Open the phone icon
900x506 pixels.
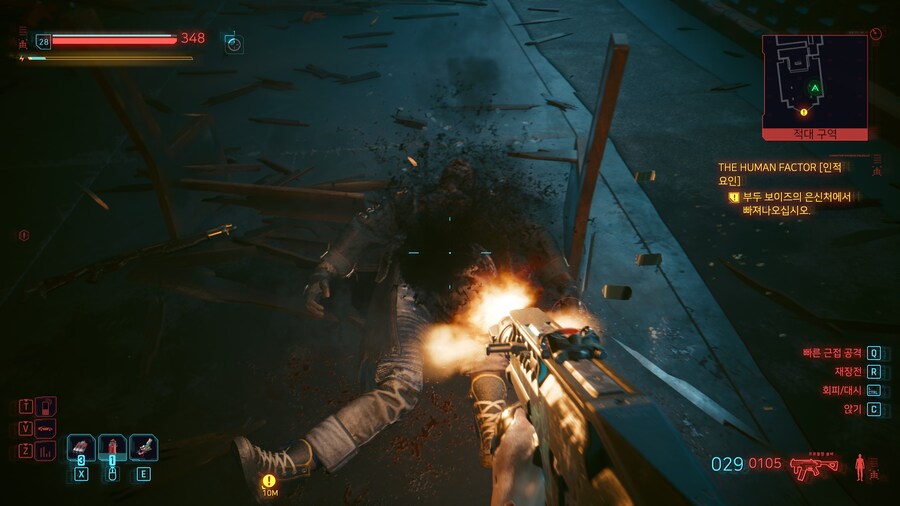[46, 406]
